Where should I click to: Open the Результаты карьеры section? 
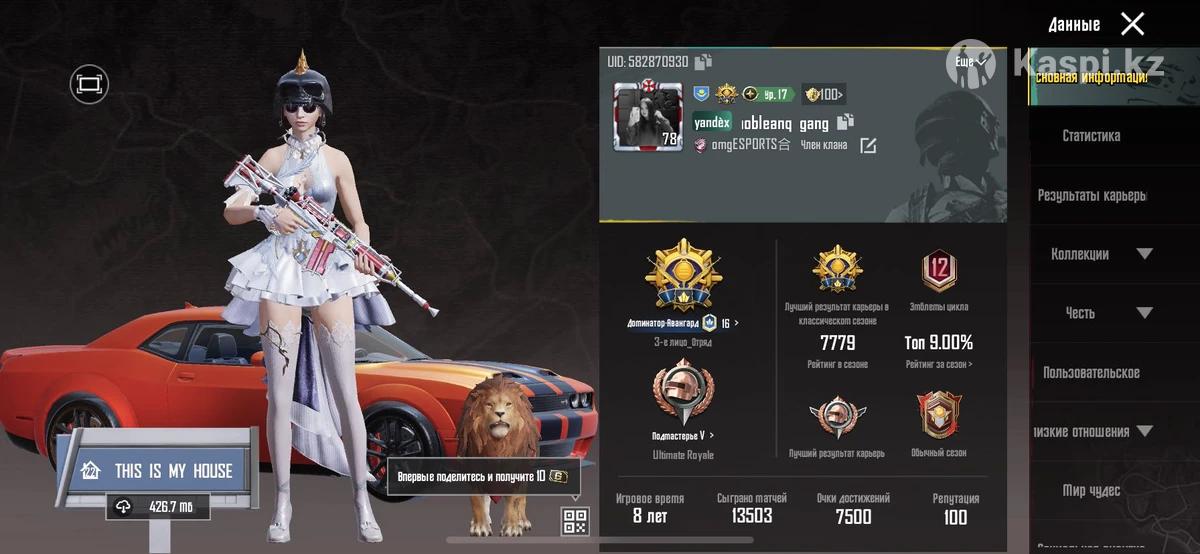(x=1091, y=195)
